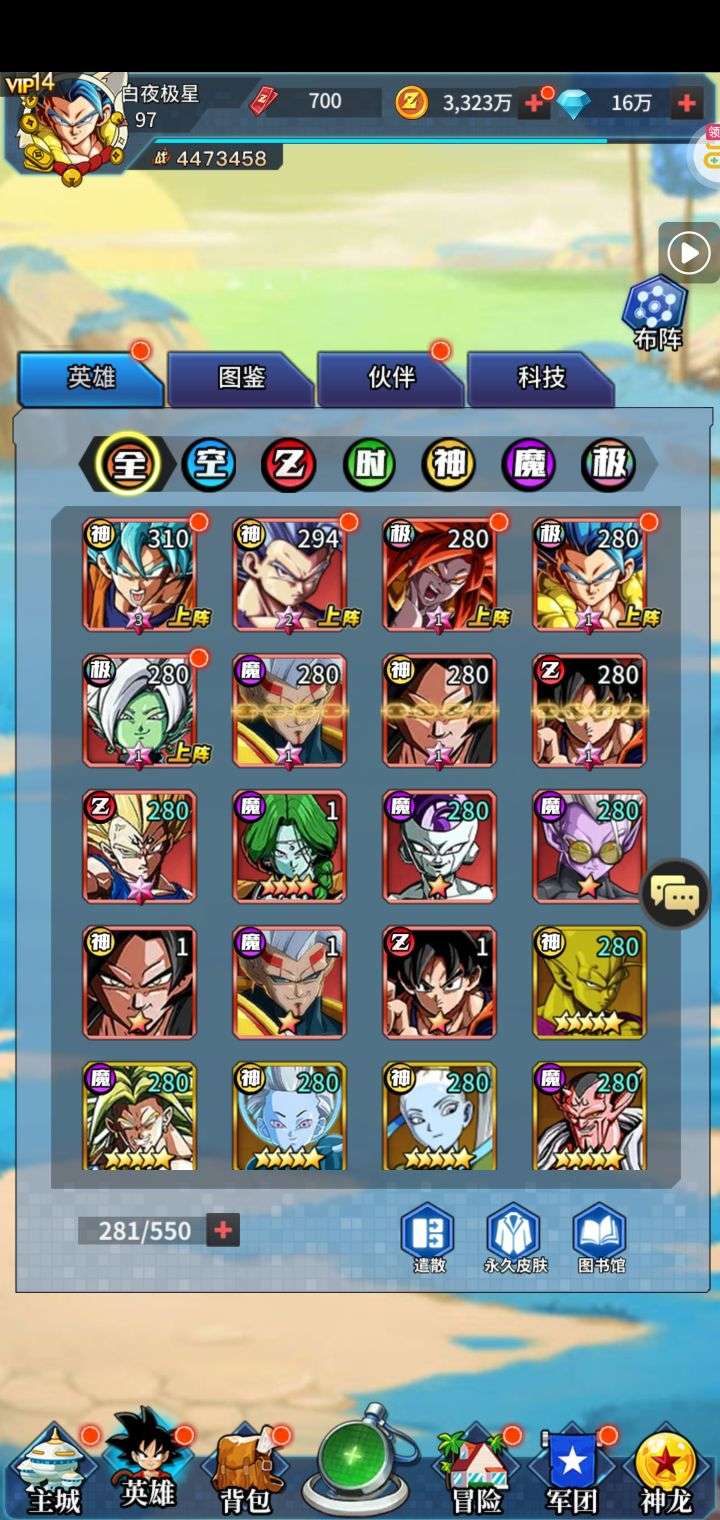
Task: Filter heroes by 极 type
Action: 609,464
